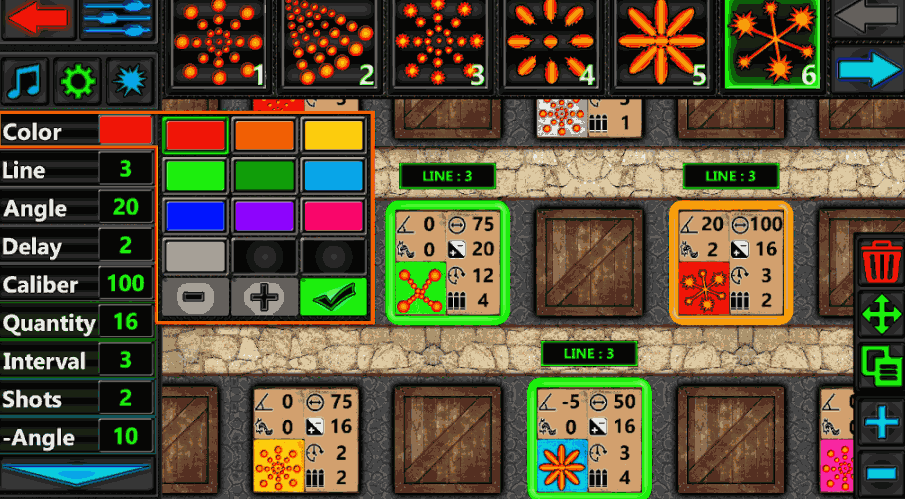Activate the green move arrows tool
This screenshot has width=905, height=499.
click(x=882, y=315)
